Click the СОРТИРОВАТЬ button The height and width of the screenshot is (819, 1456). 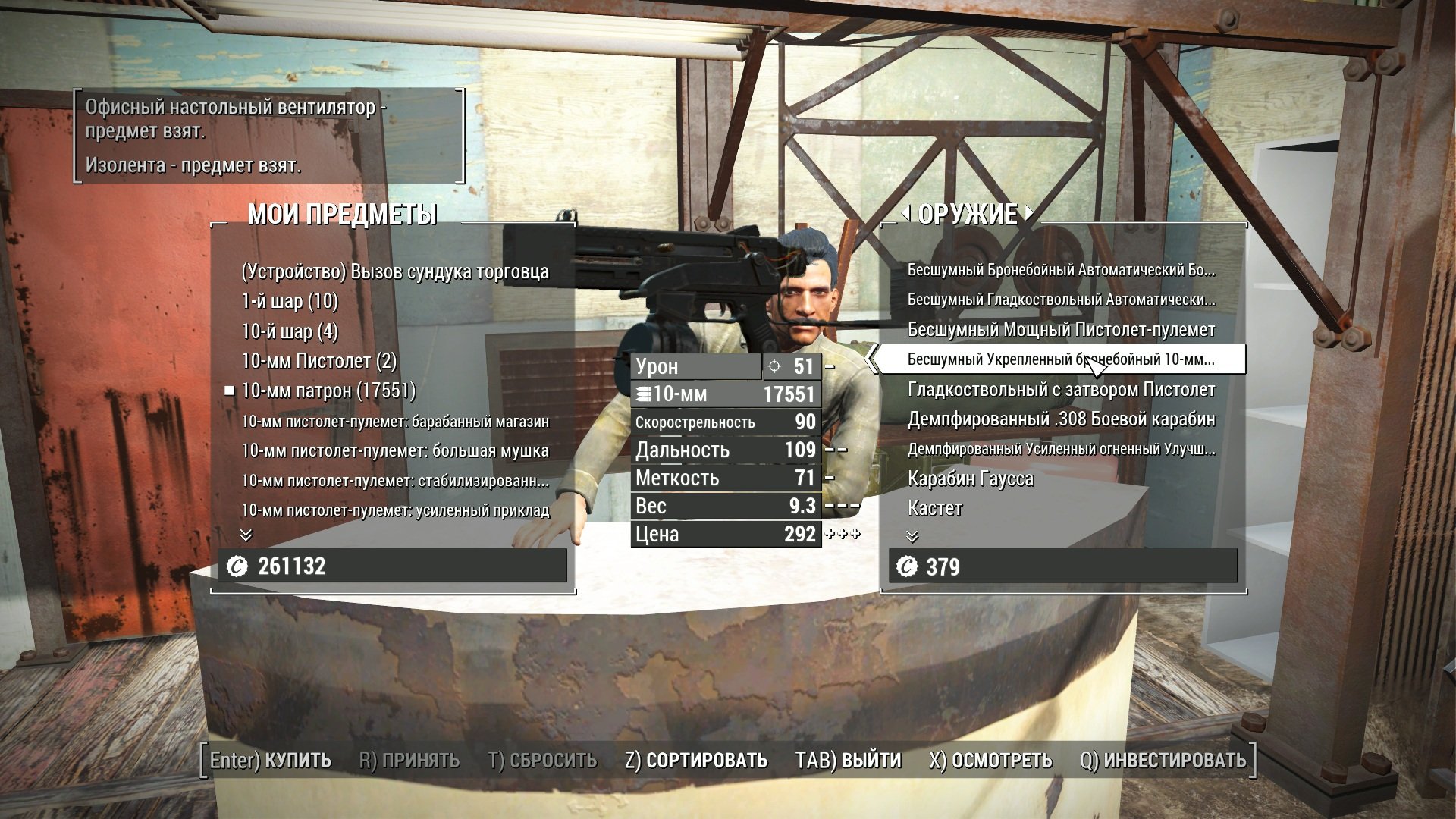coord(696,760)
